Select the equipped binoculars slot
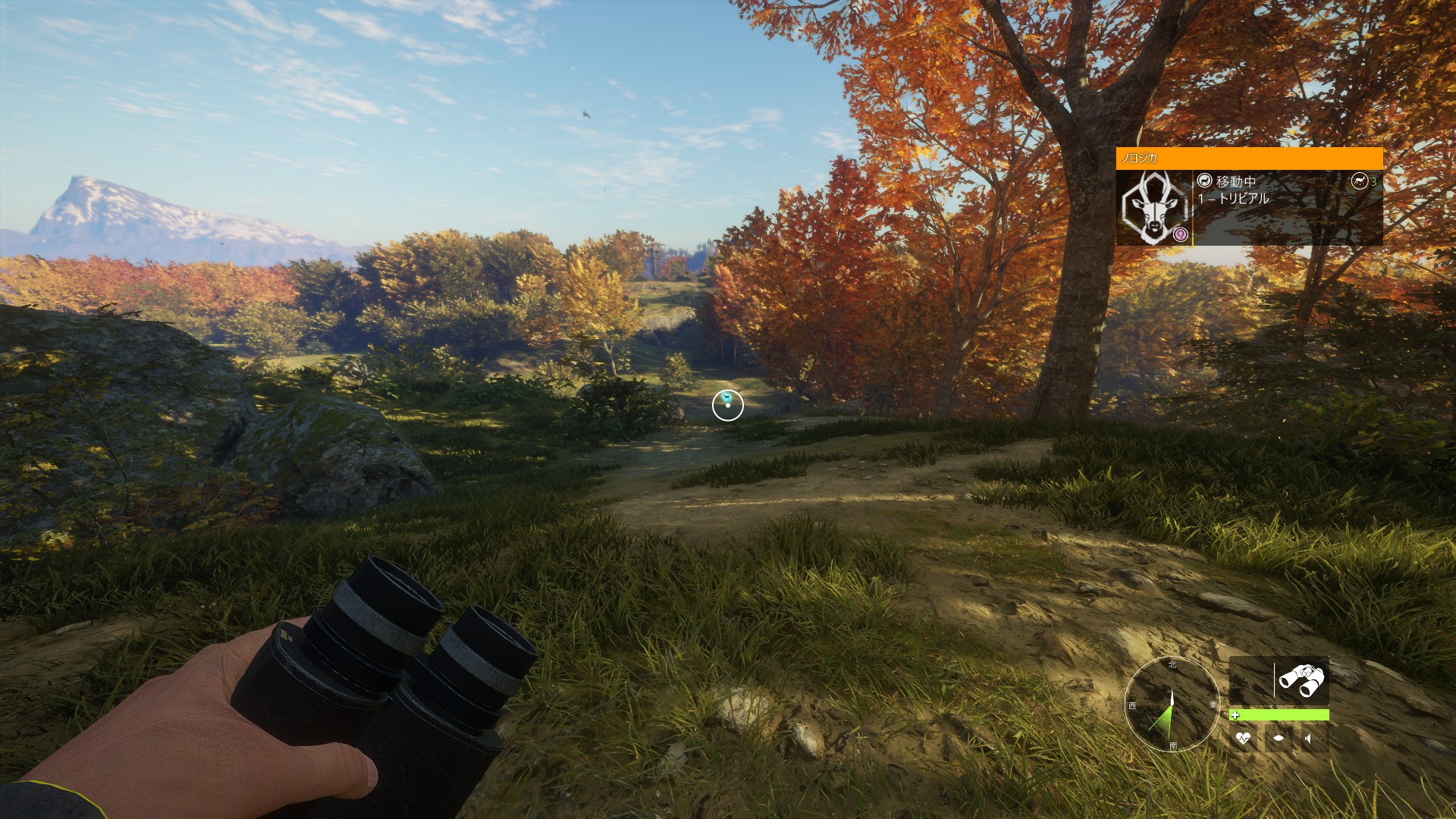This screenshot has width=1456, height=819. (x=1301, y=680)
